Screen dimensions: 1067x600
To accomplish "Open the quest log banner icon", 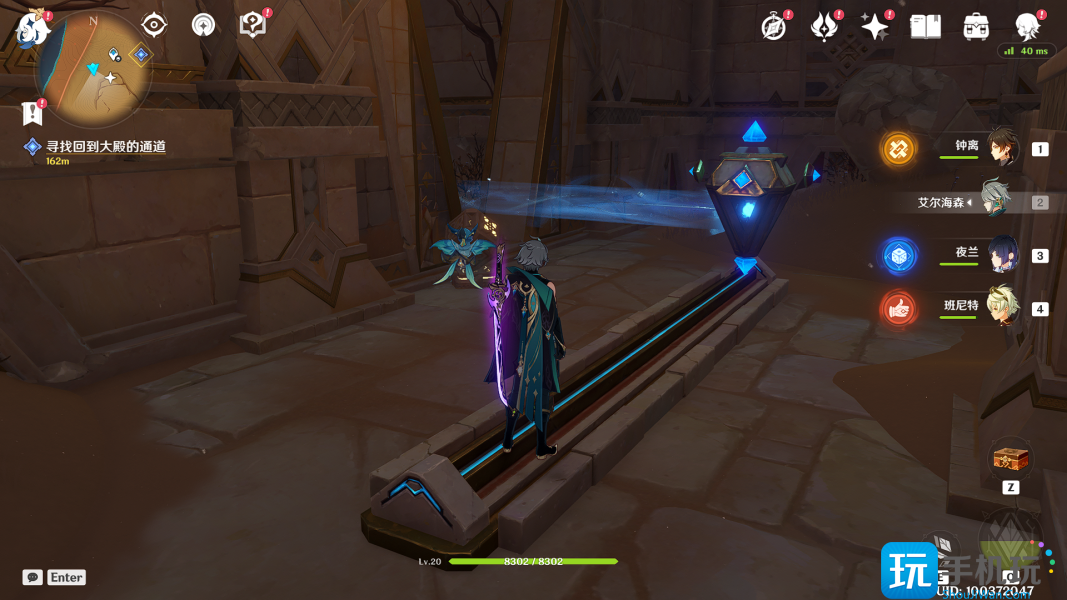I will (34, 109).
